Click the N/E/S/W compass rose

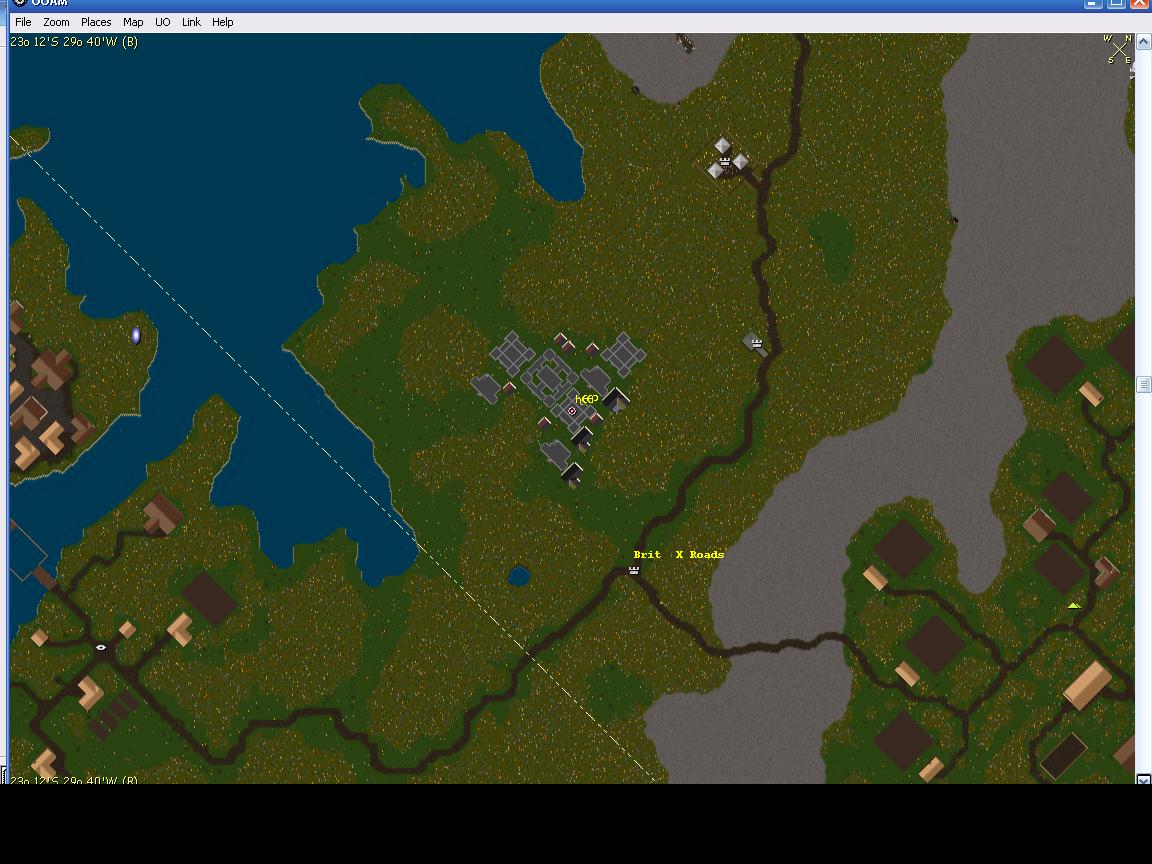[x=1118, y=50]
